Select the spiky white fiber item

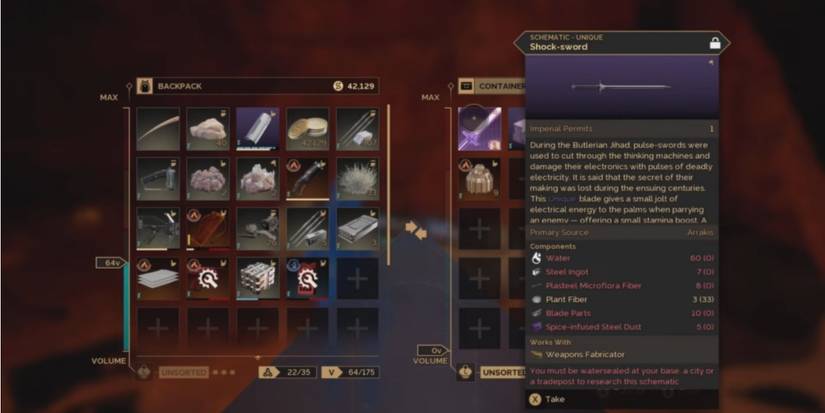(x=357, y=178)
